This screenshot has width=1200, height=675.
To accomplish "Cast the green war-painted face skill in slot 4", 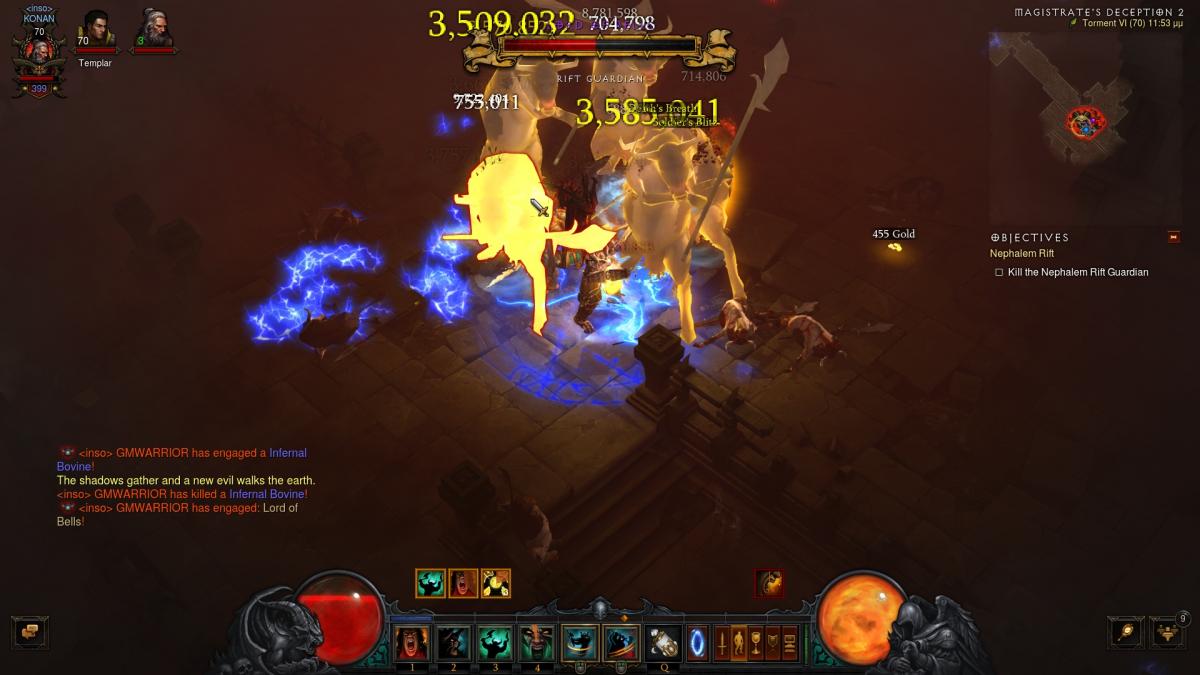I will (x=537, y=642).
